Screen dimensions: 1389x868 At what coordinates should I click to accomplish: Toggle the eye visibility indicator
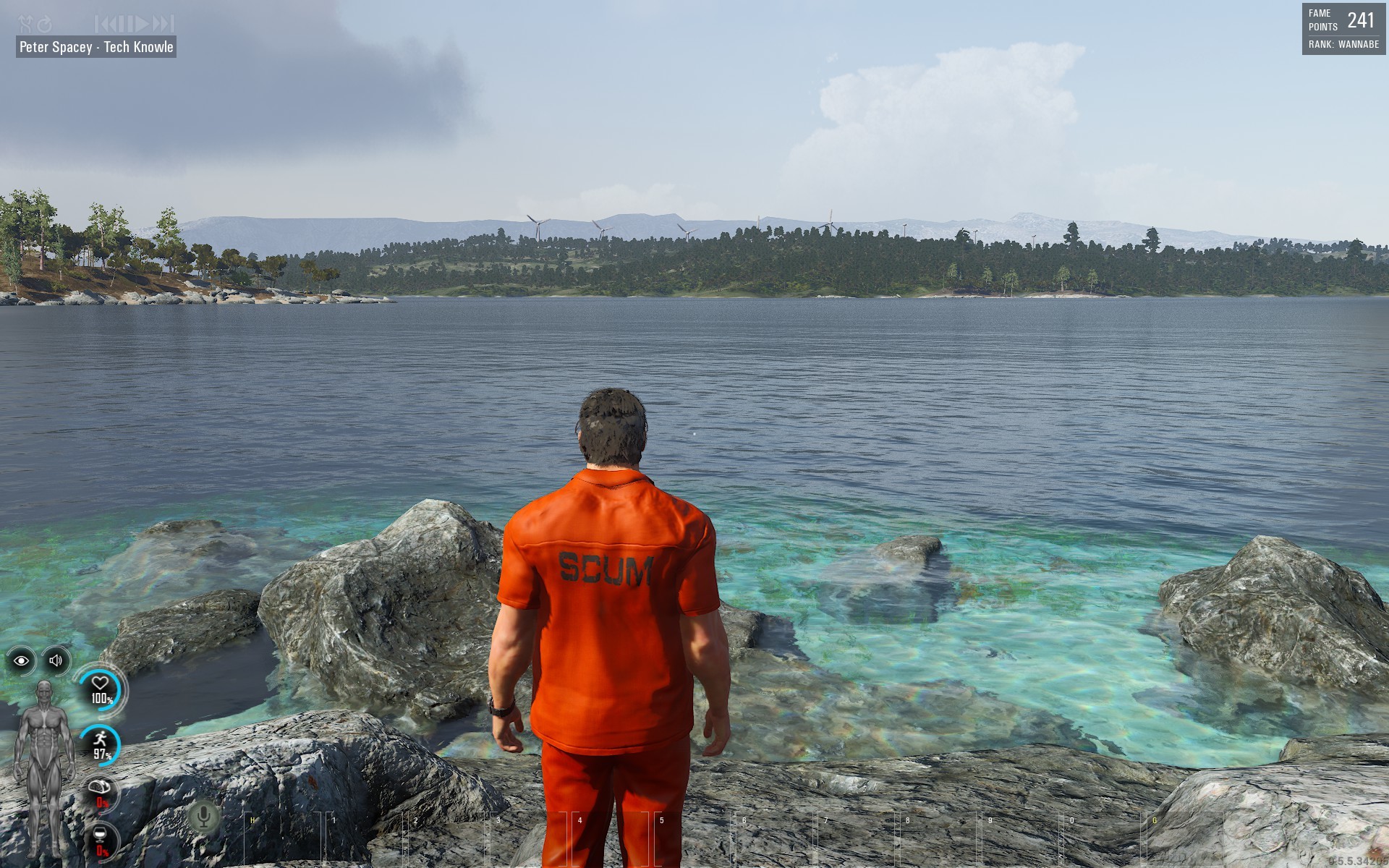tap(21, 660)
